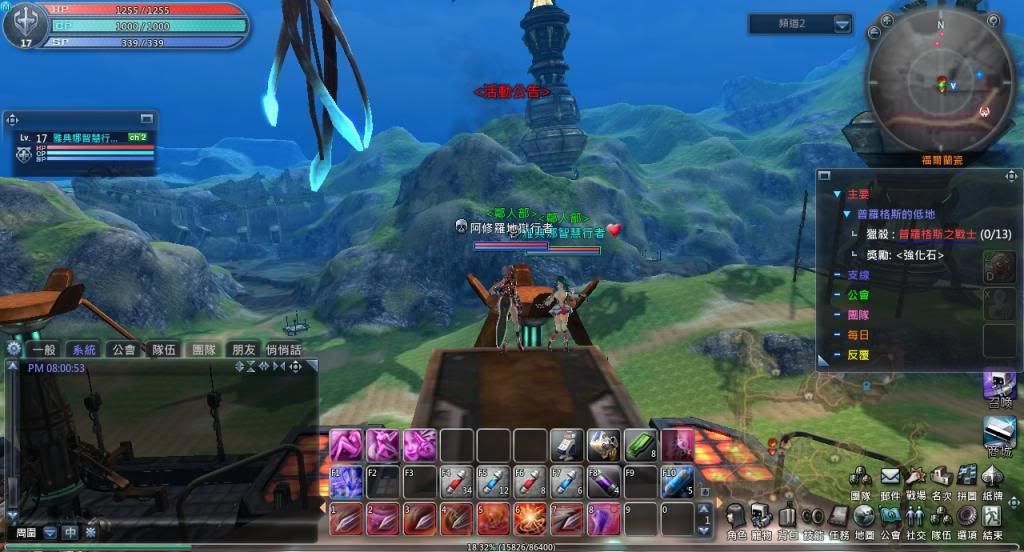Click the circular minimap
Viewport: 1024px width, 552px height.
pos(940,82)
